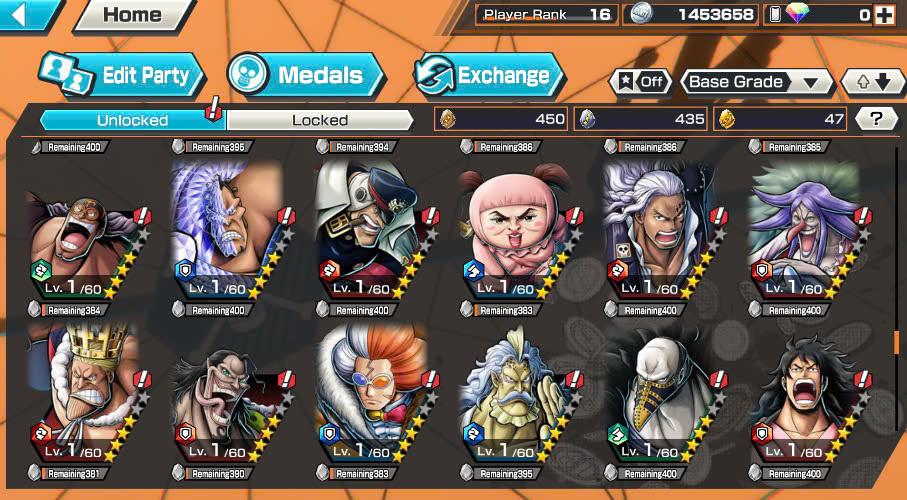The image size is (907, 500).
Task: Return to the Home screen
Action: [134, 15]
